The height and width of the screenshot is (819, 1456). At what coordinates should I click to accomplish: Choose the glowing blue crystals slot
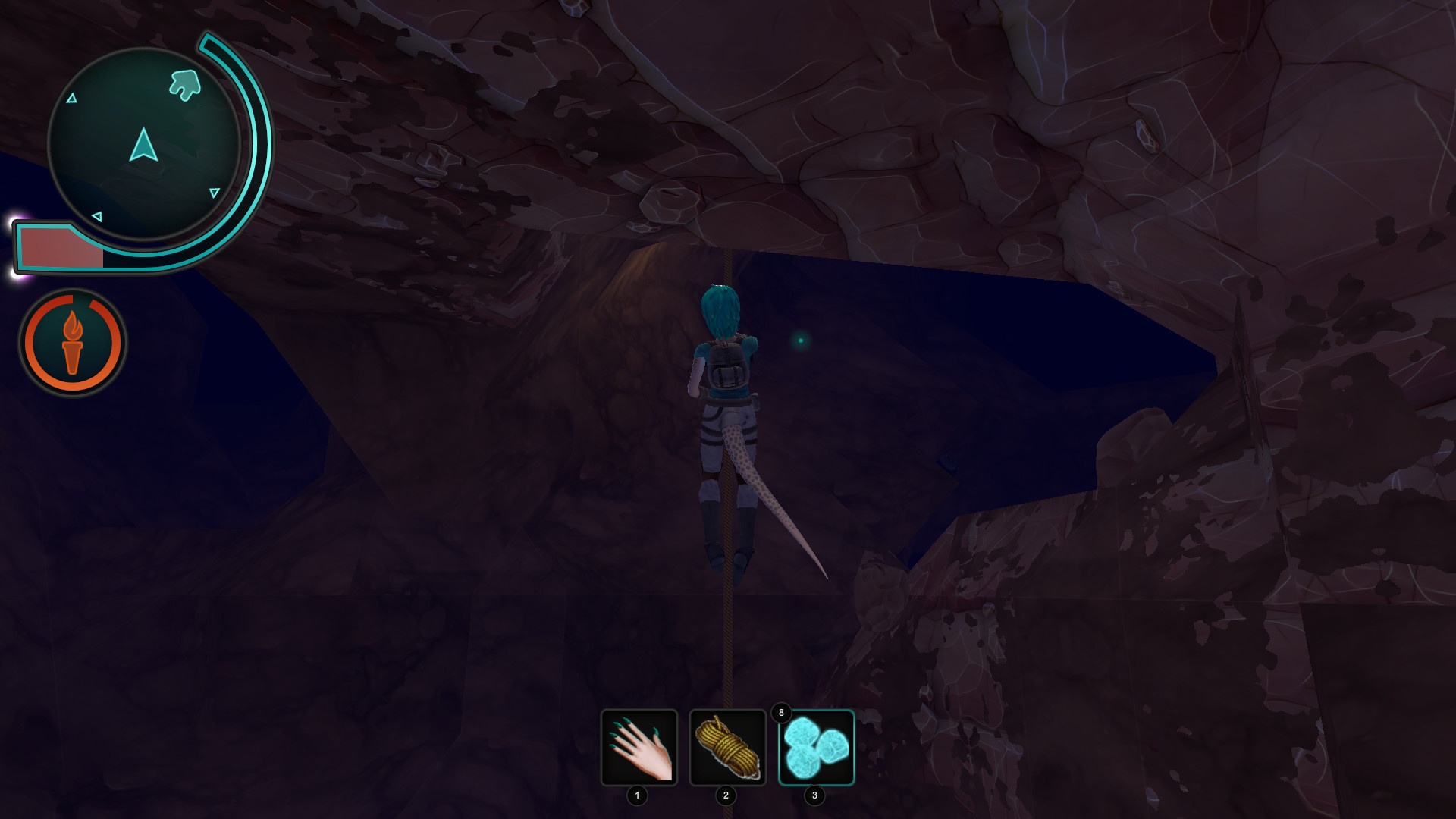click(816, 747)
